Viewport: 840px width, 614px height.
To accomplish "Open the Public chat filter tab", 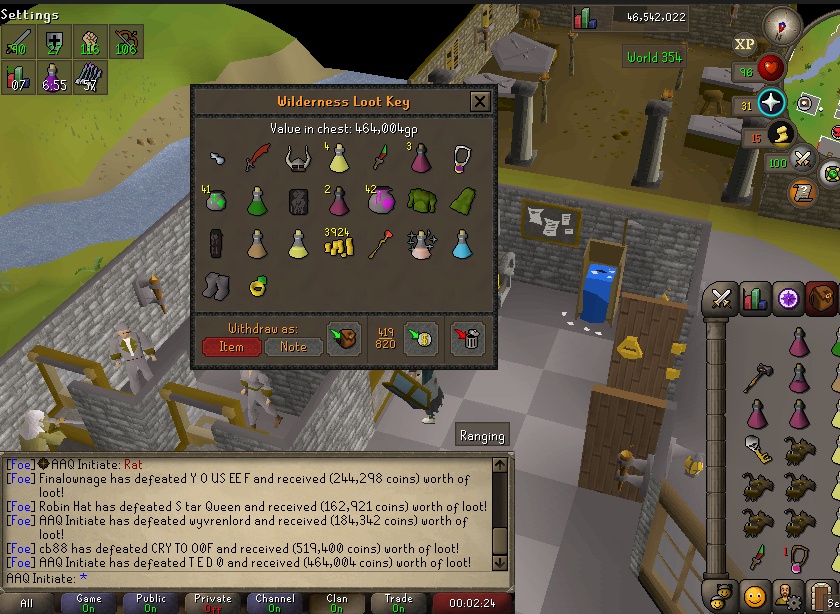I will [x=151, y=603].
